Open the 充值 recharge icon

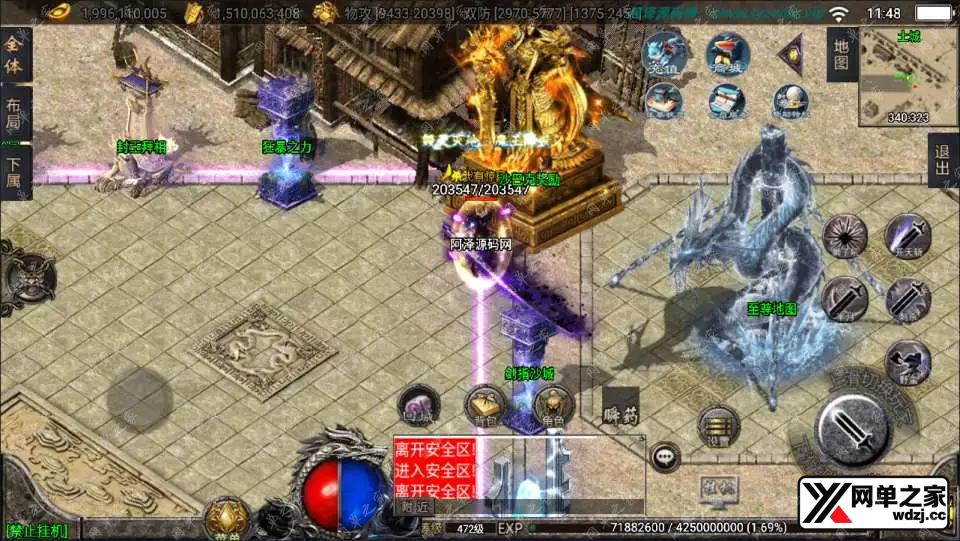[663, 53]
